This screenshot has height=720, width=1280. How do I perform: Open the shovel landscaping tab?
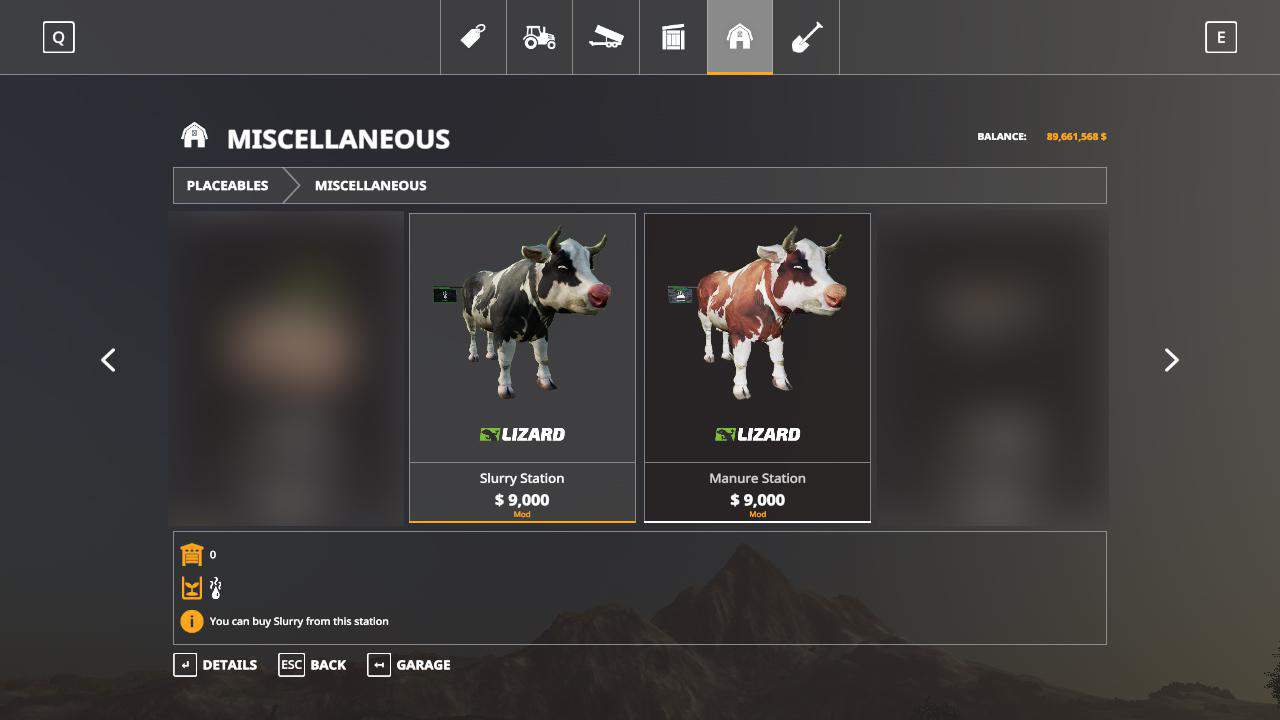point(806,38)
